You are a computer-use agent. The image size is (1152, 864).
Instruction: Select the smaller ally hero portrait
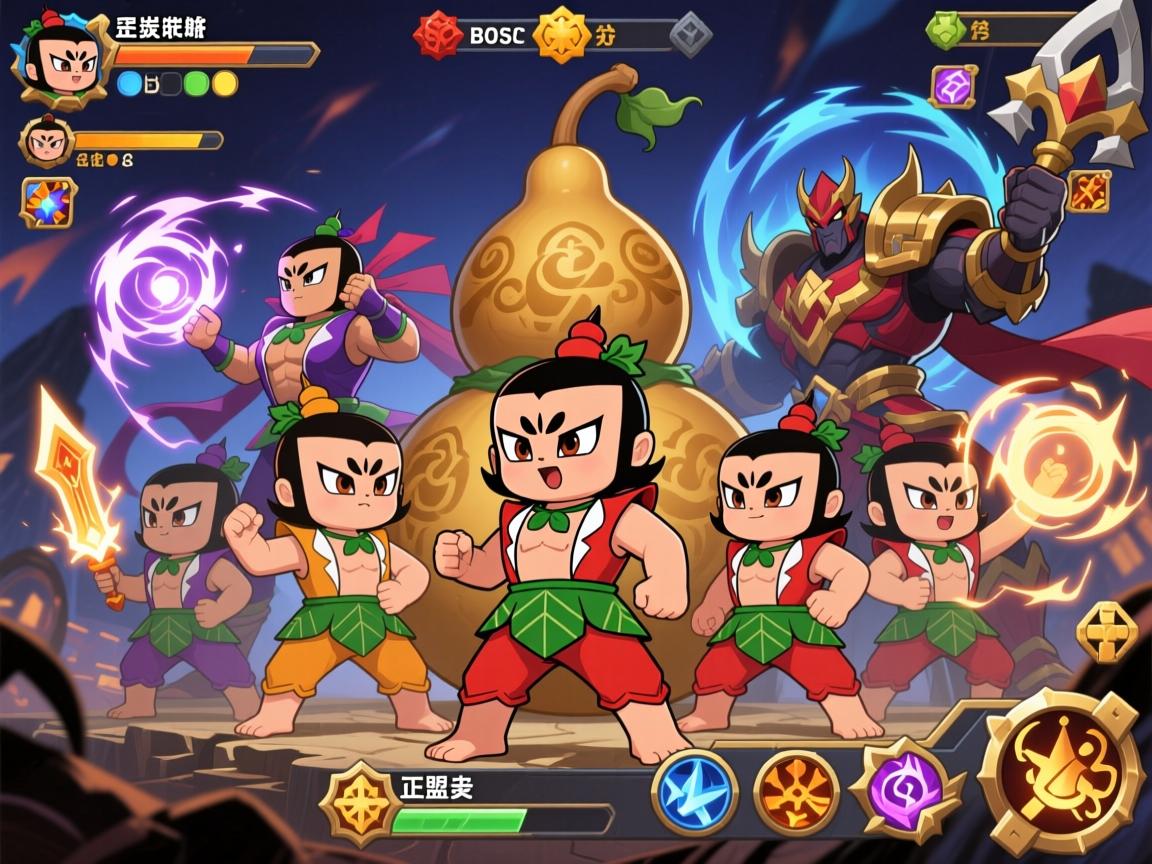click(x=43, y=142)
